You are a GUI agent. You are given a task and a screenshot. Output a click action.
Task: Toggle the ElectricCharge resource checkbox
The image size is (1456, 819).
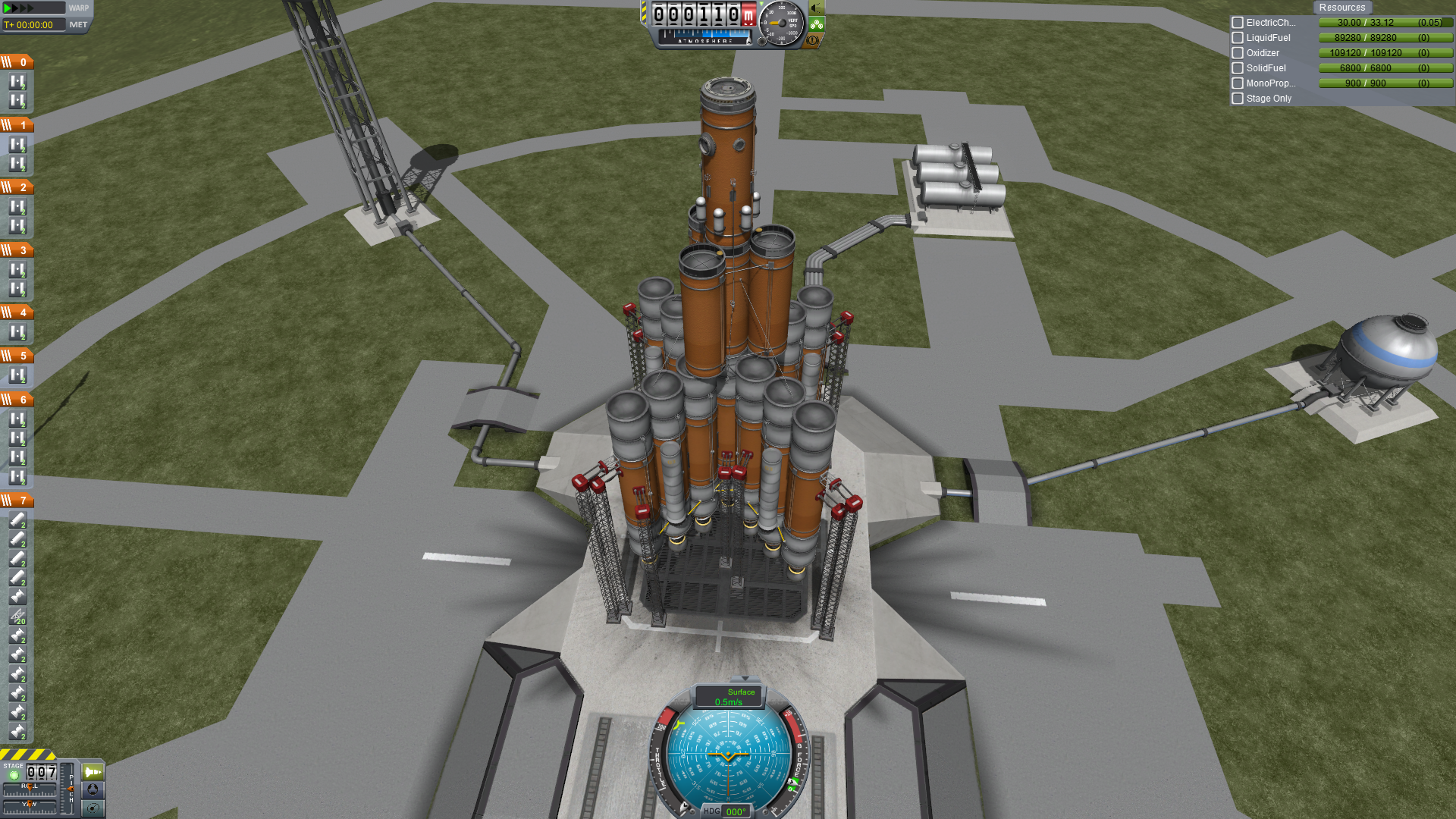[x=1238, y=23]
